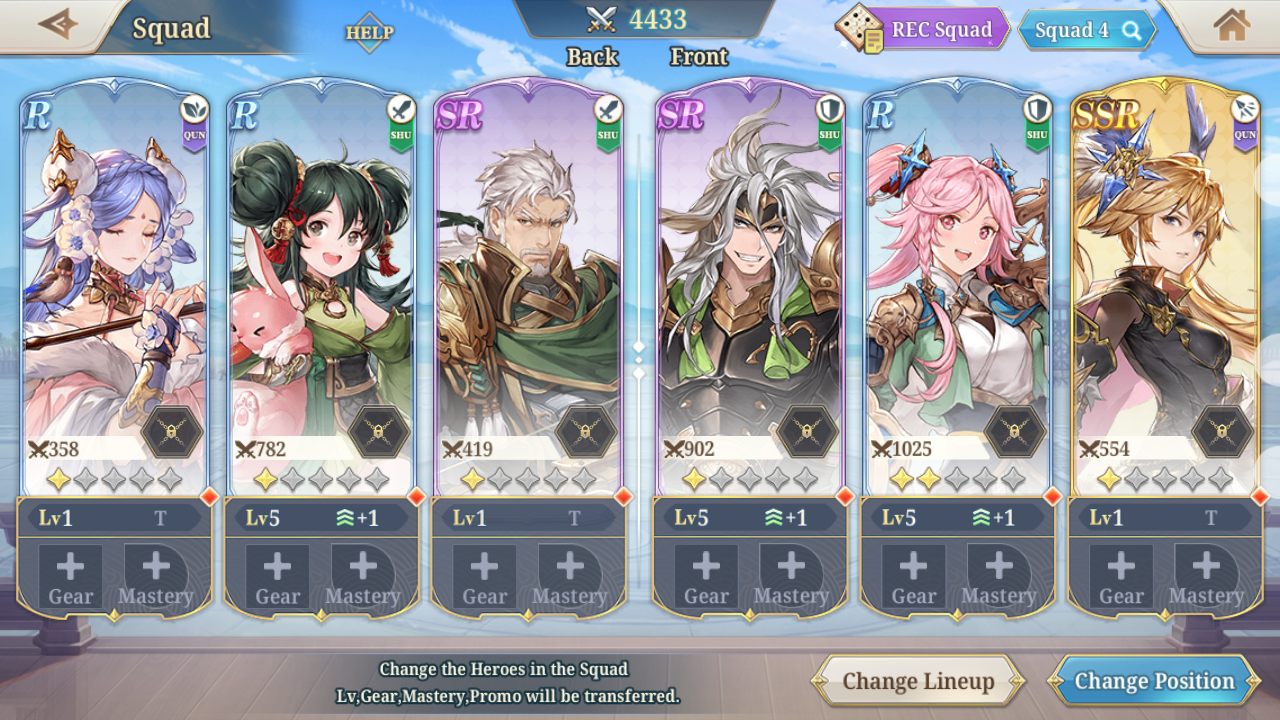Select the blonde SSR hero card
This screenshot has height=720, width=1280.
point(1164,280)
